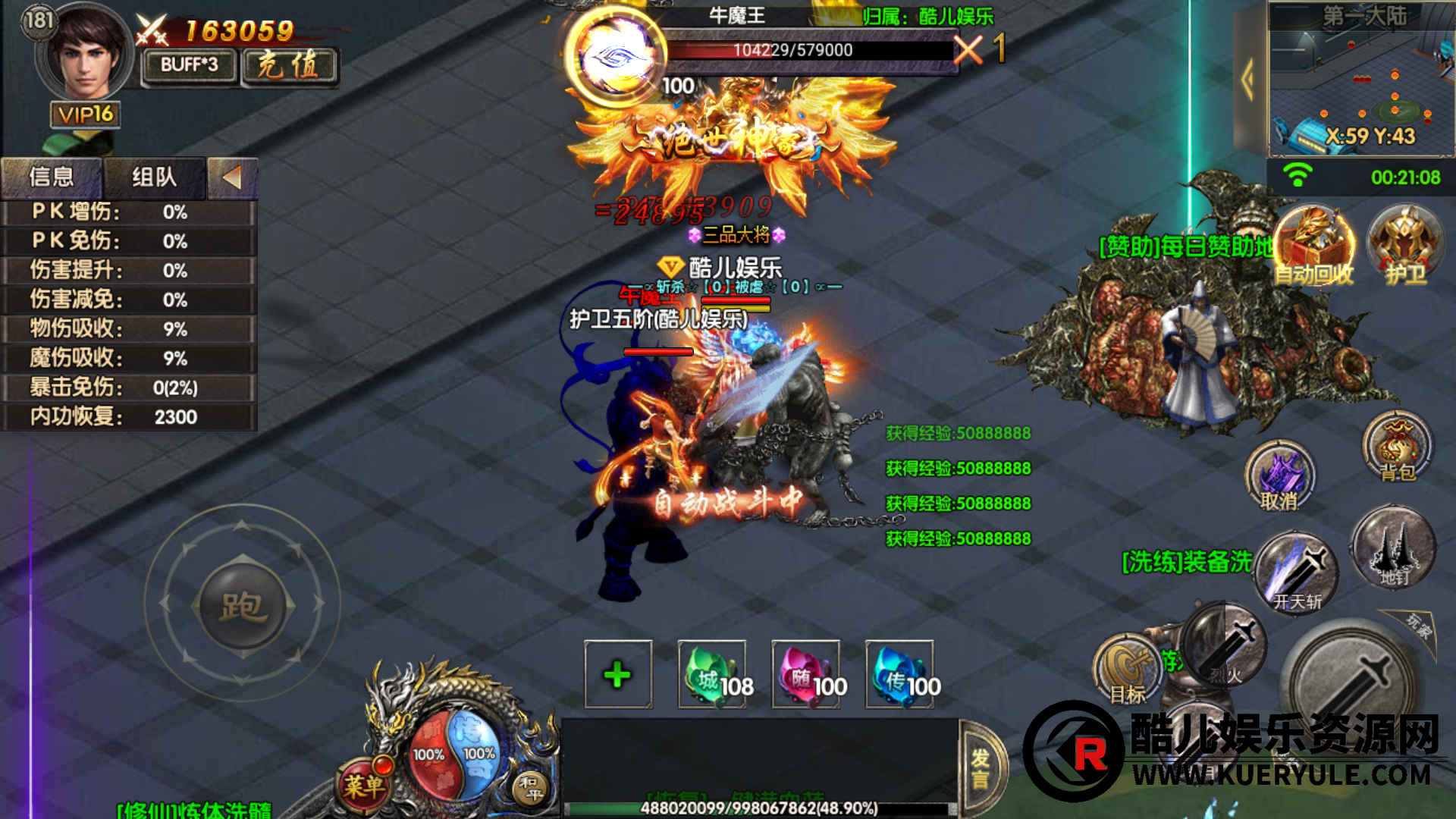1456x819 pixels.
Task: Tap the 跑 run joystick button
Action: click(243, 606)
